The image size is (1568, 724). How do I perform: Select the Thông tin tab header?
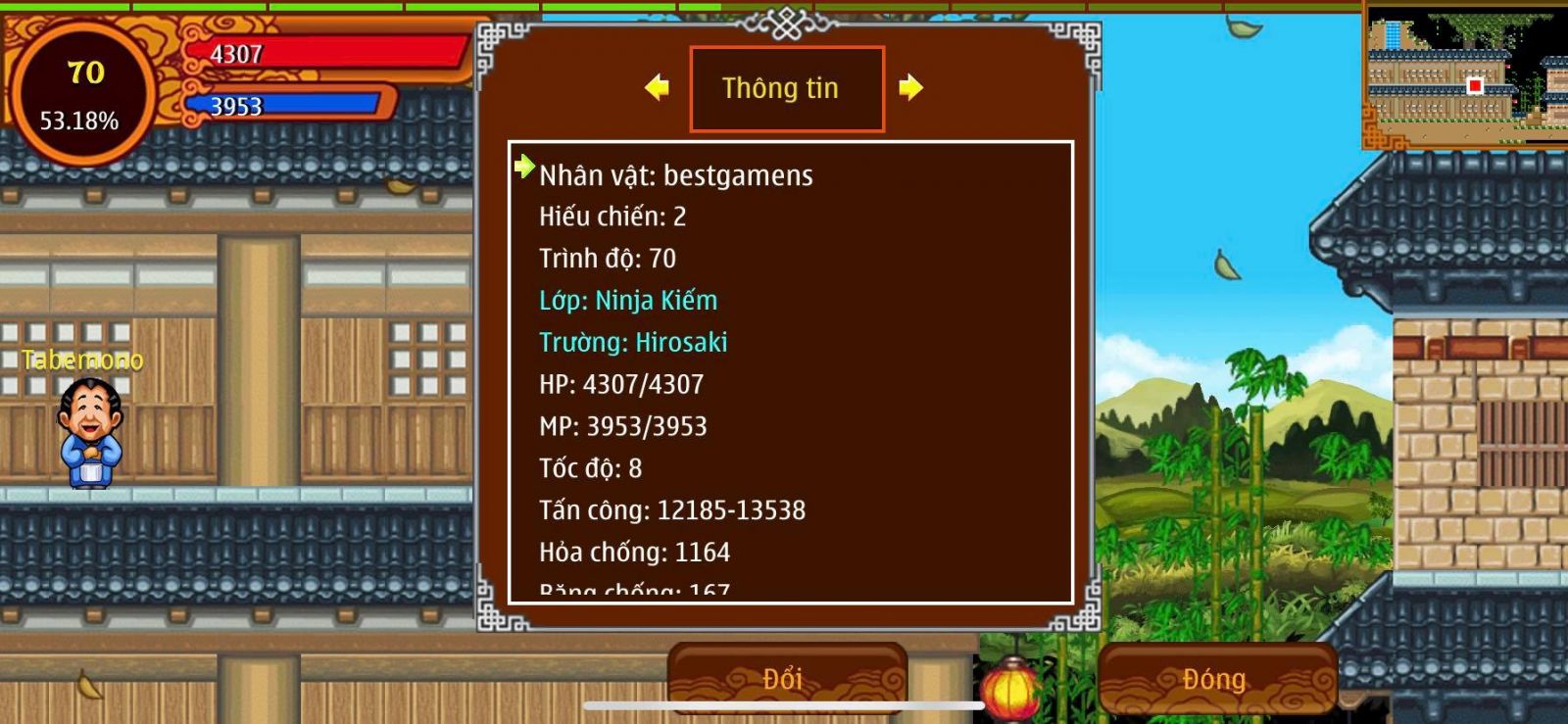click(x=787, y=88)
